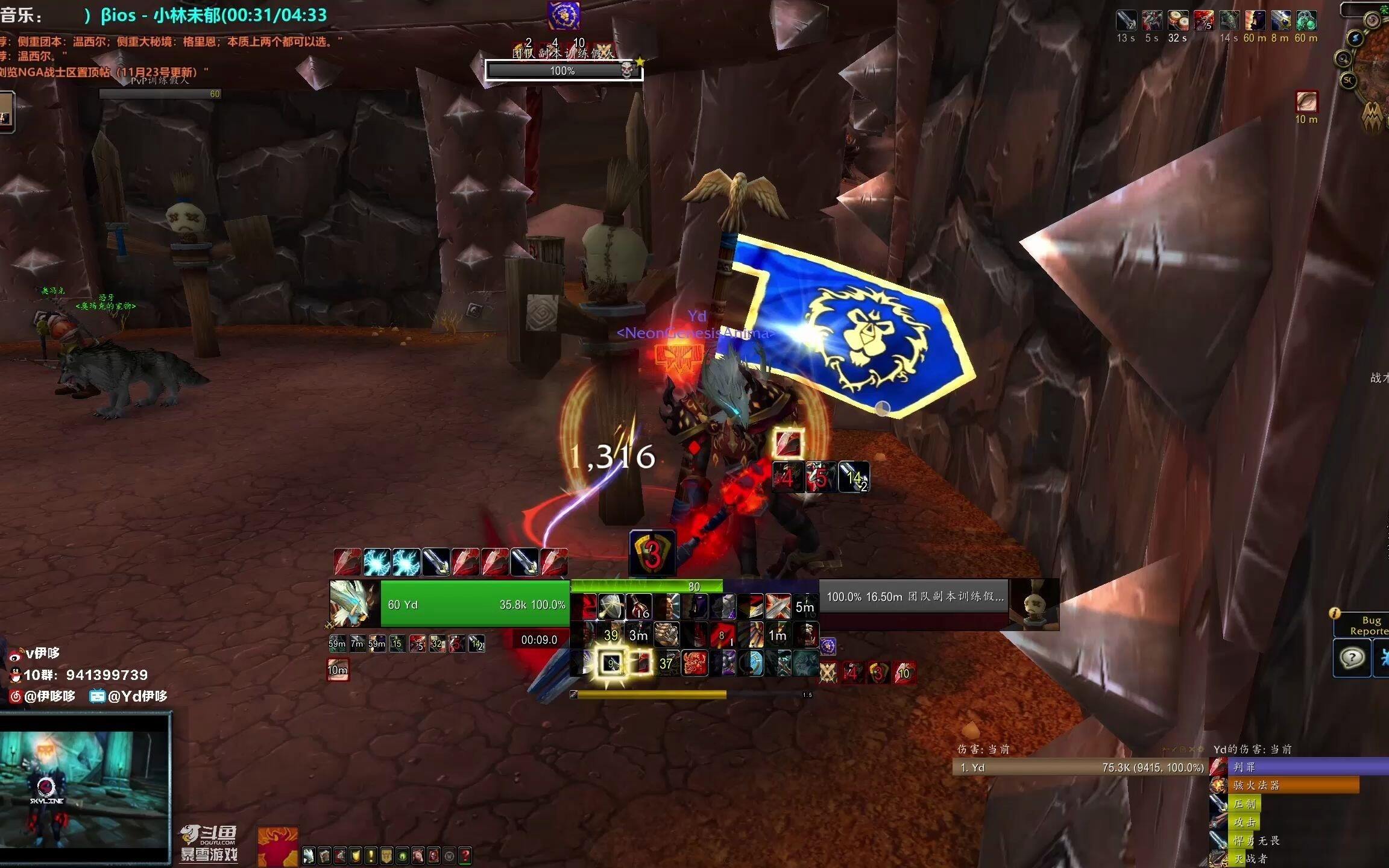
Task: Click the stream webcam thumbnail overlay
Action: pyautogui.click(x=86, y=788)
